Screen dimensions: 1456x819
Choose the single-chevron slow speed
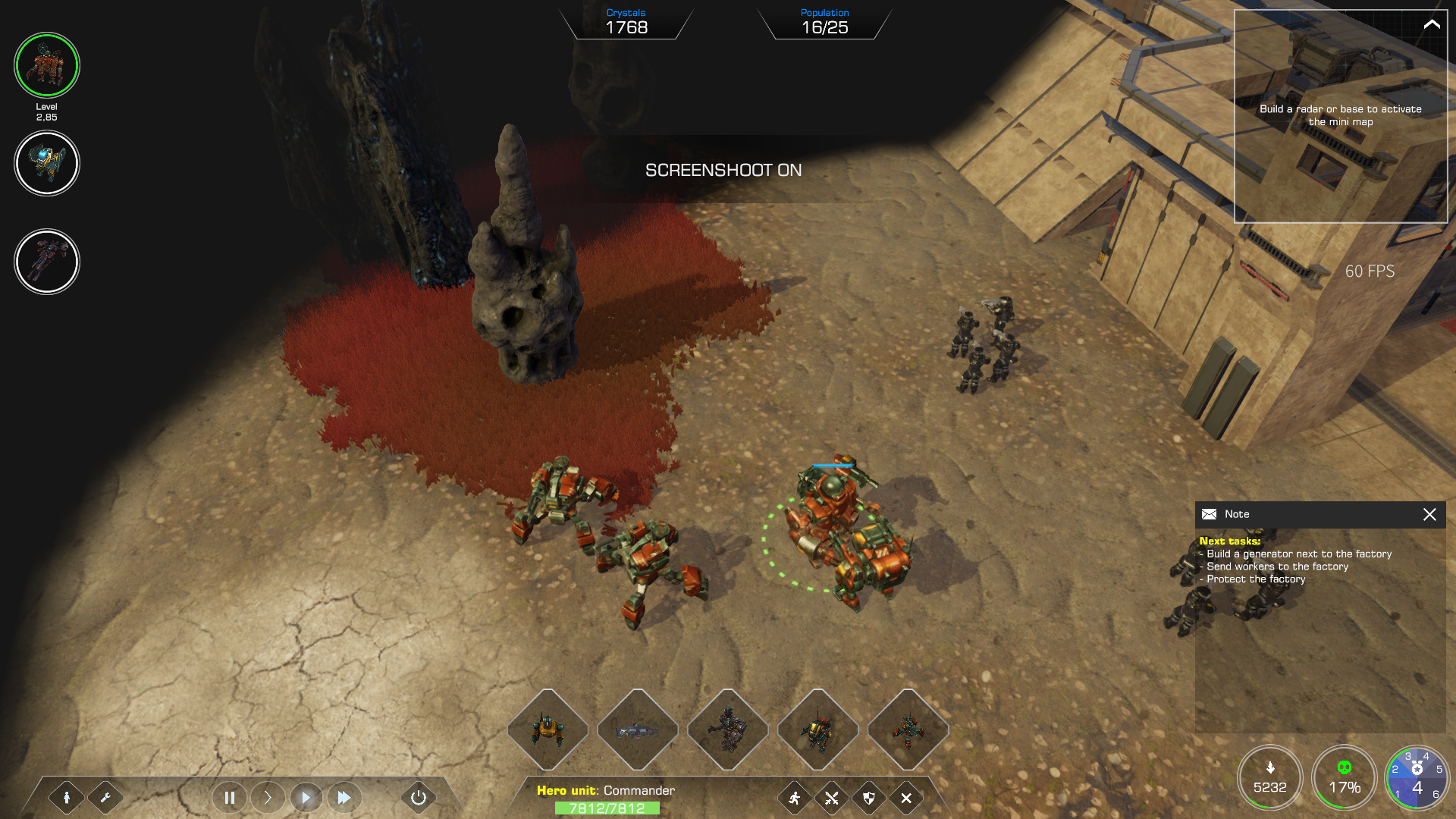(268, 798)
